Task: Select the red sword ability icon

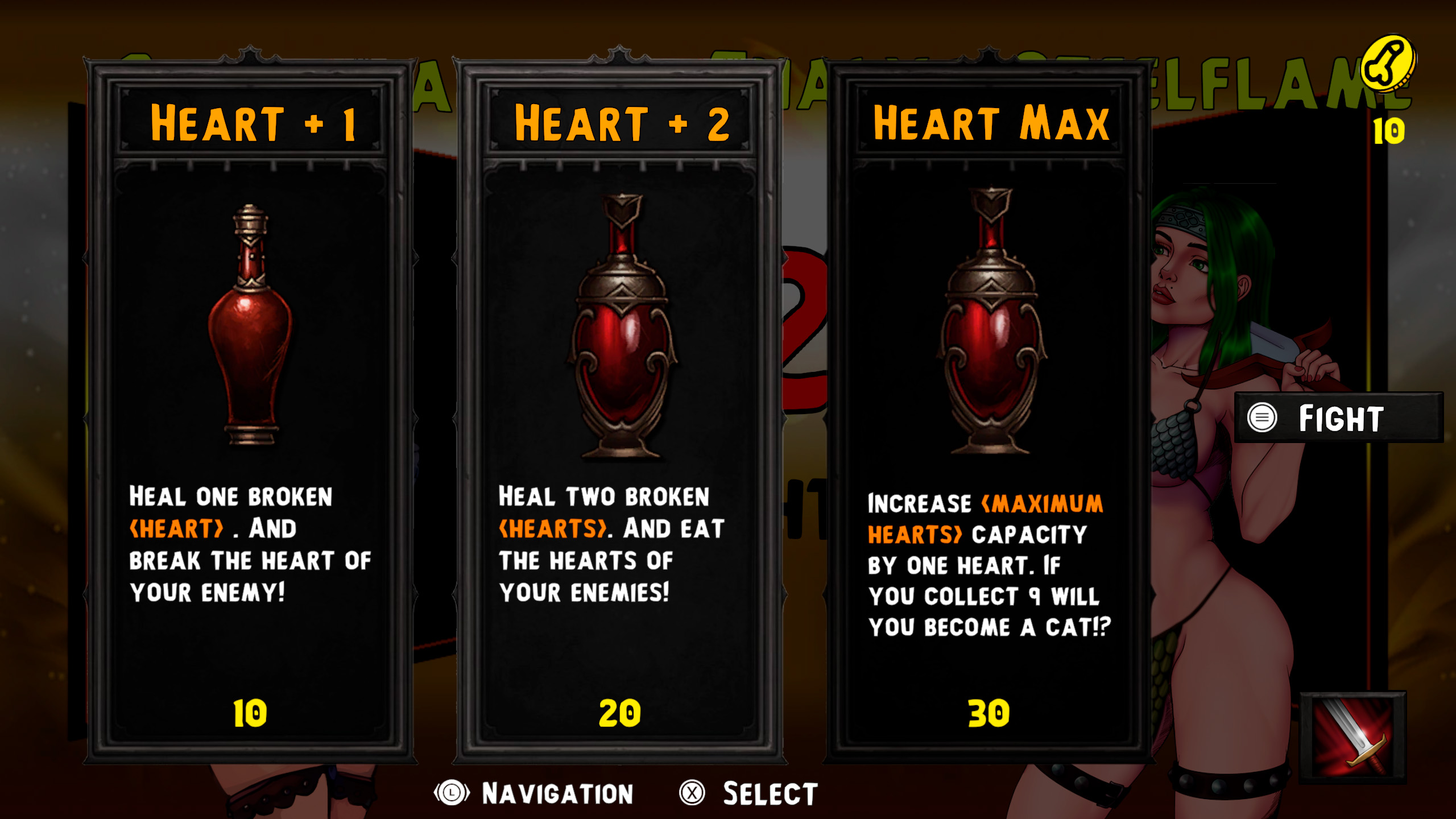Action: (1354, 737)
